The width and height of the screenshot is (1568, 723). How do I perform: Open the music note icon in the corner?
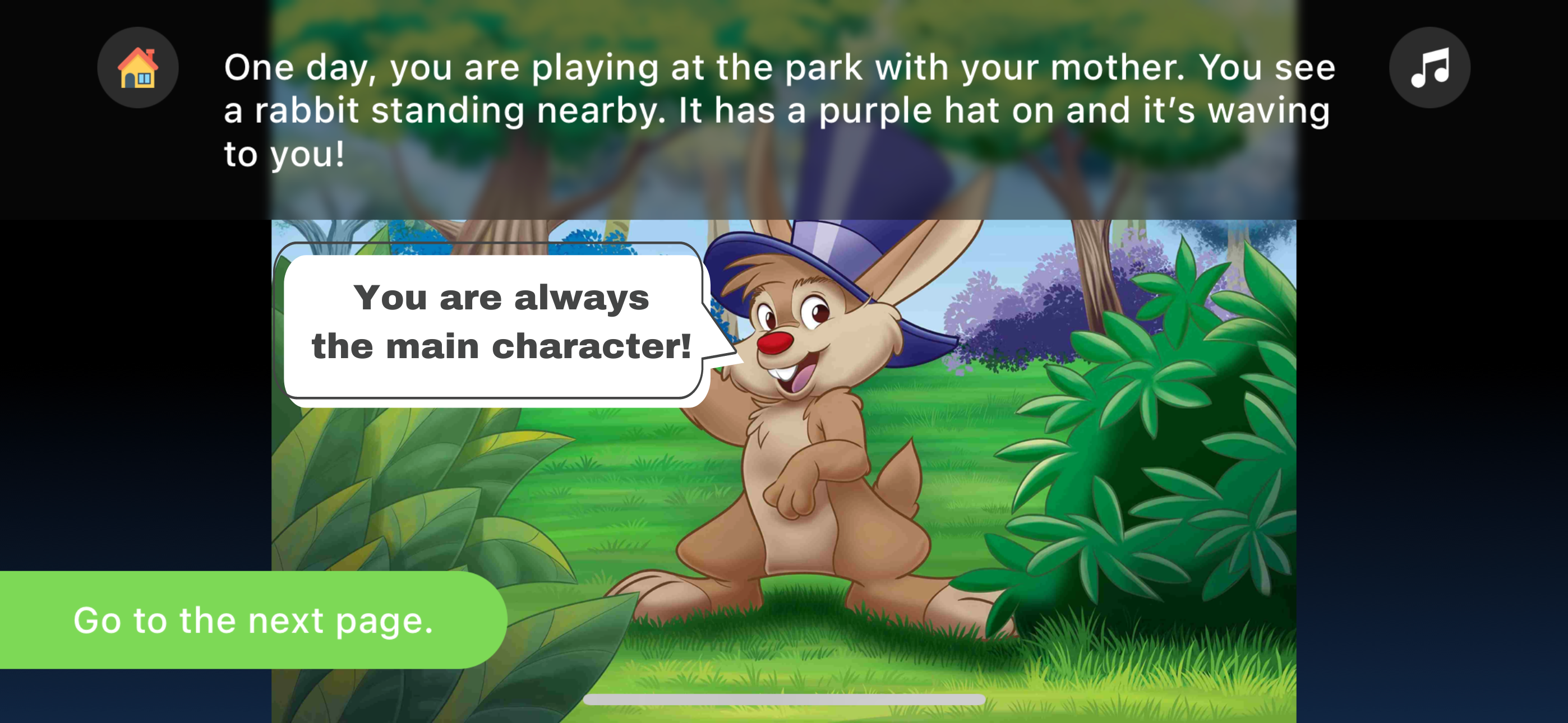1429,68
